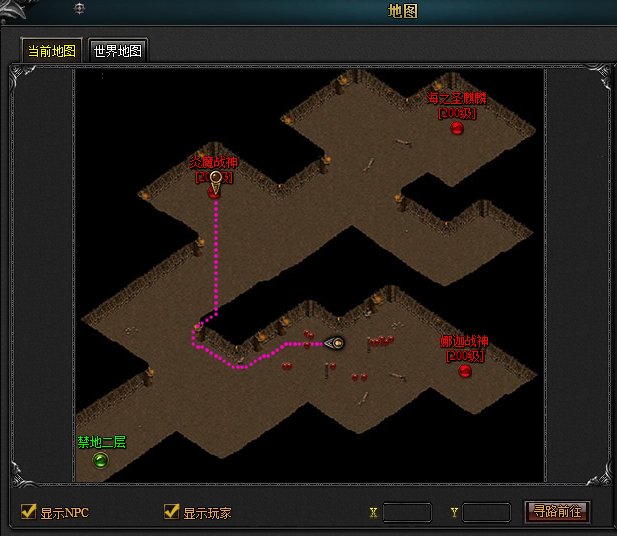Image resolution: width=617 pixels, height=536 pixels.
Task: Select the green 禁地二层 portal marker
Action: [x=100, y=460]
